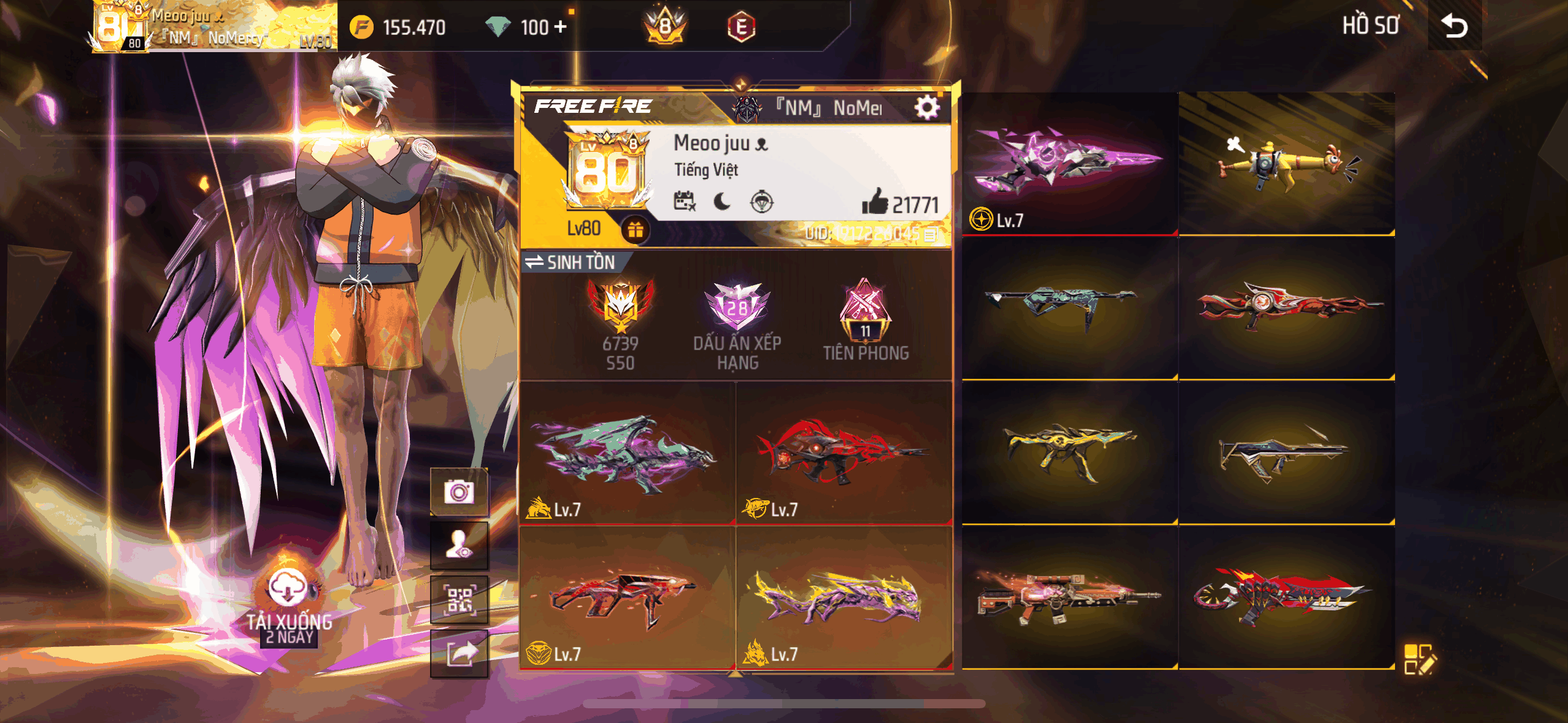This screenshot has width=1568, height=723.
Task: Go back using the return arrow
Action: coord(1454,26)
